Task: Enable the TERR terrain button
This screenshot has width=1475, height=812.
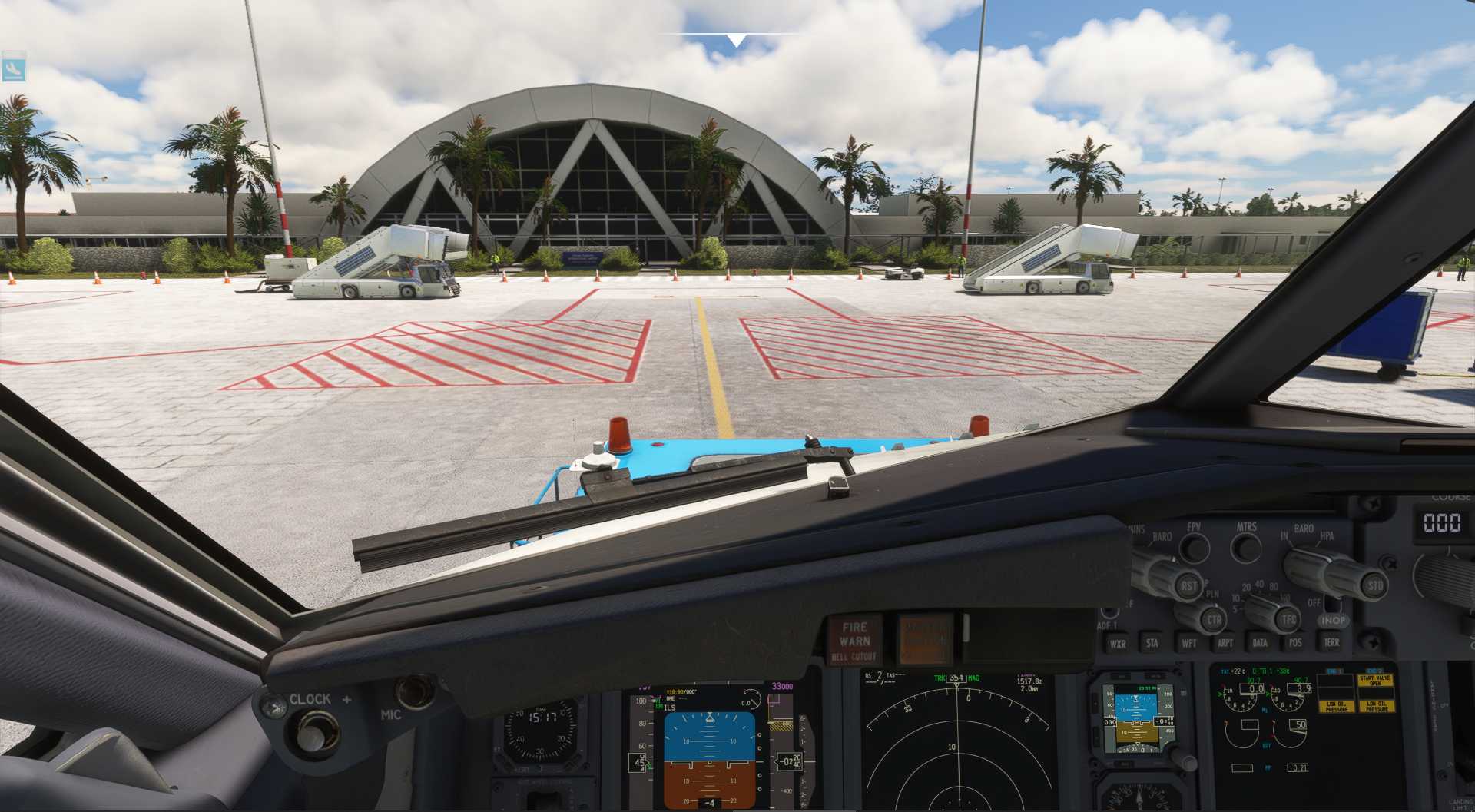Action: point(1331,642)
